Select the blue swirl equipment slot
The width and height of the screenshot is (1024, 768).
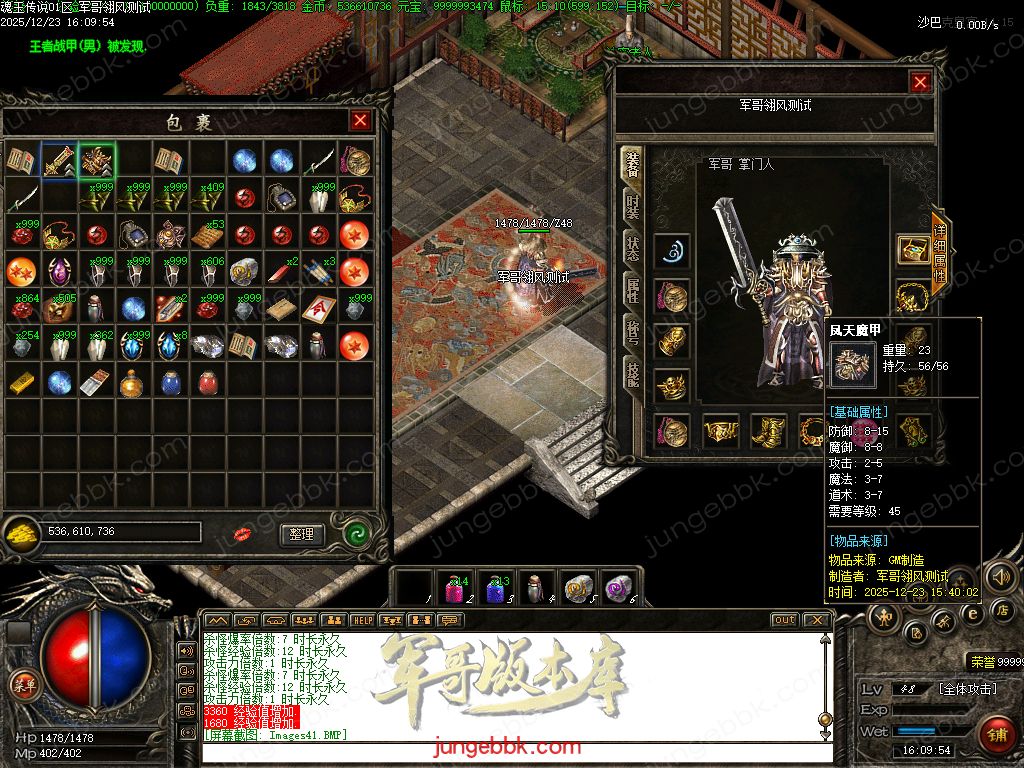pyautogui.click(x=671, y=252)
